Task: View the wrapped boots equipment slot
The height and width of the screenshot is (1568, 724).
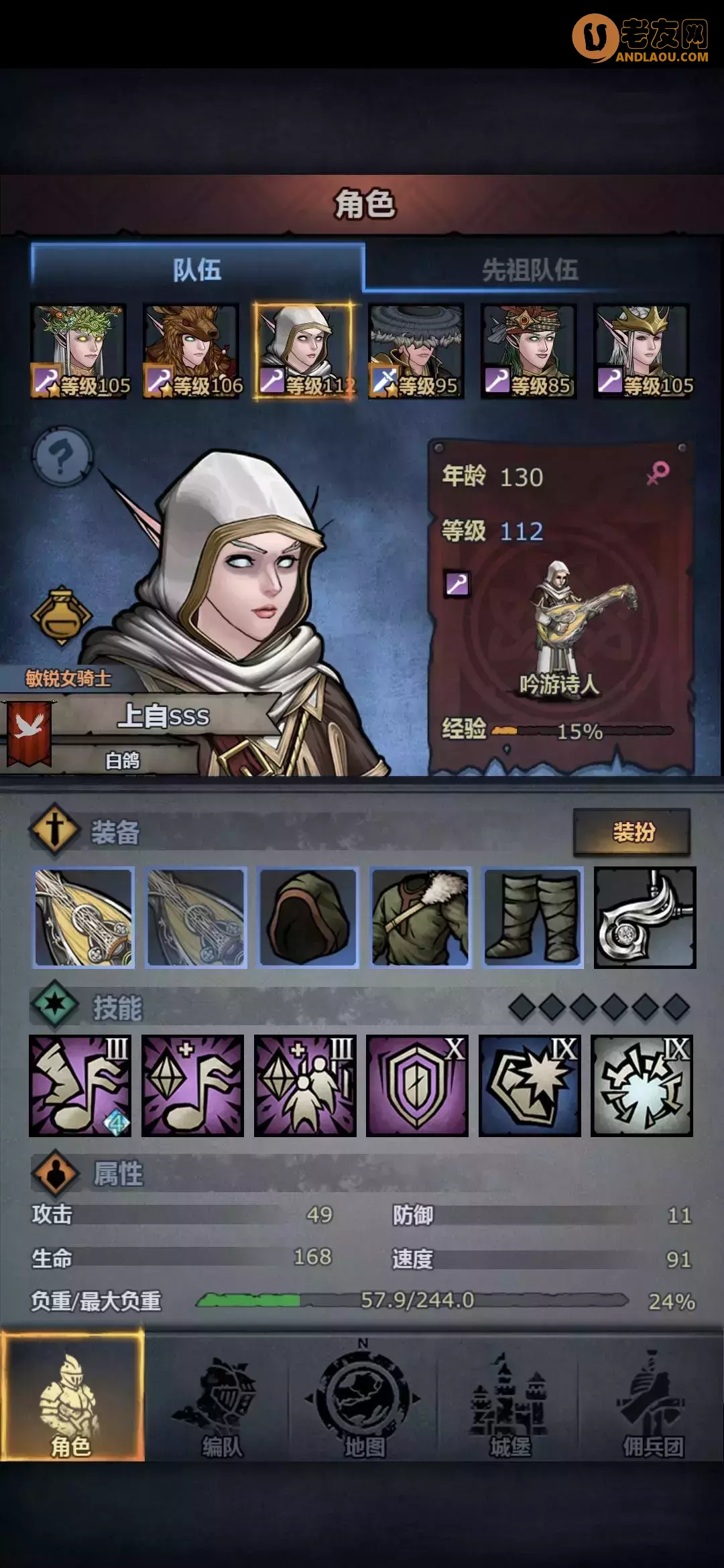Action: [x=533, y=917]
